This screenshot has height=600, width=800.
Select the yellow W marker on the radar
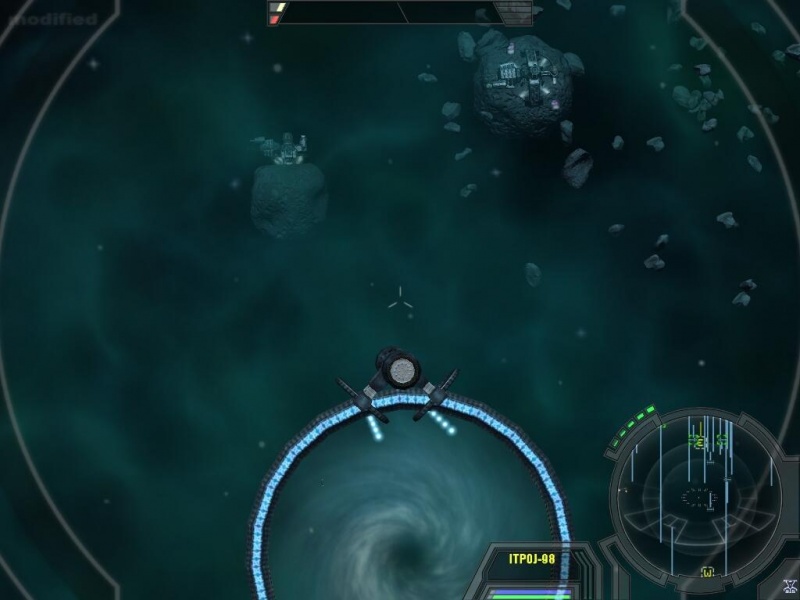point(708,572)
